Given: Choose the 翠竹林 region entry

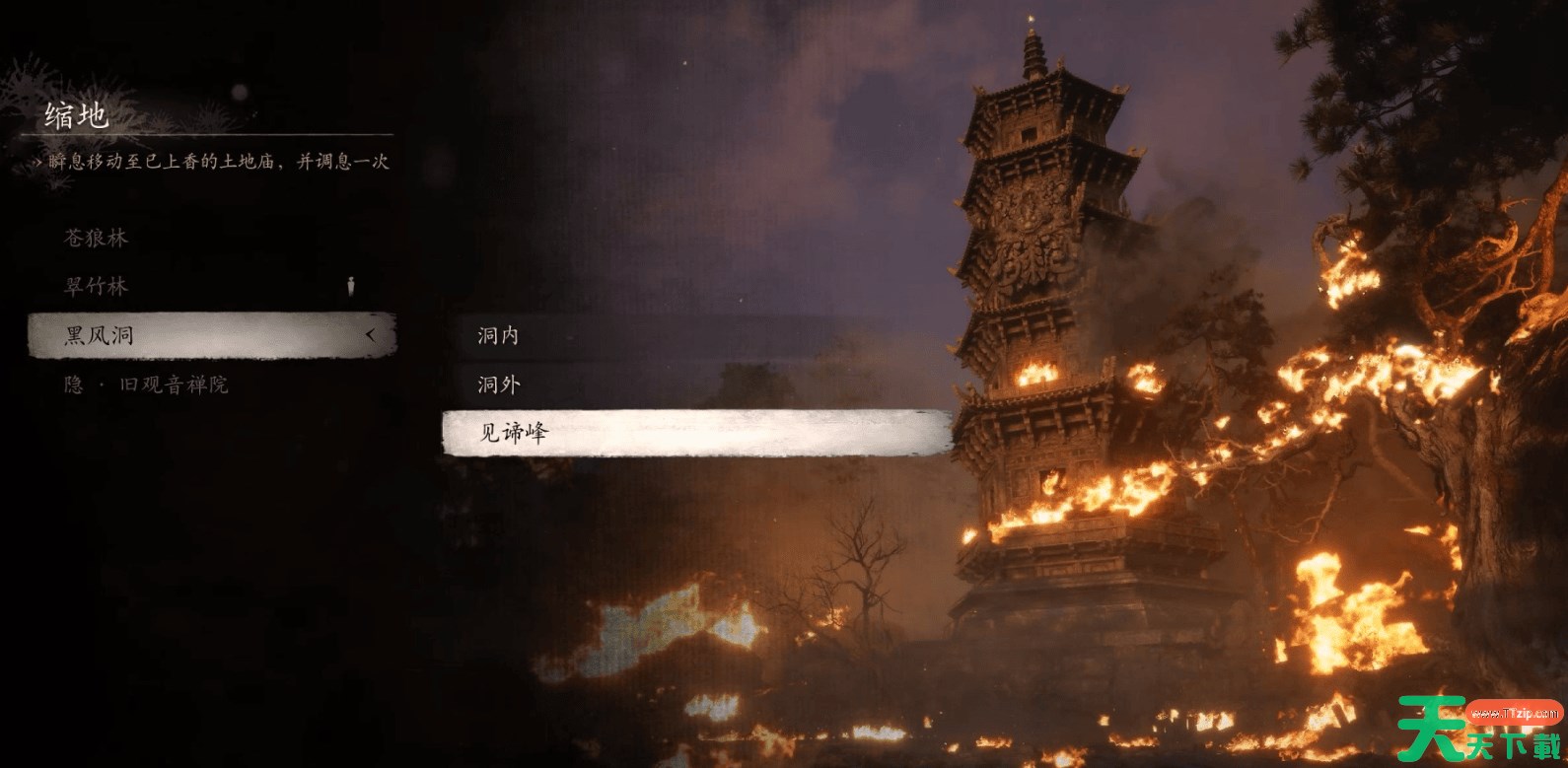Looking at the screenshot, I should pos(97,286).
